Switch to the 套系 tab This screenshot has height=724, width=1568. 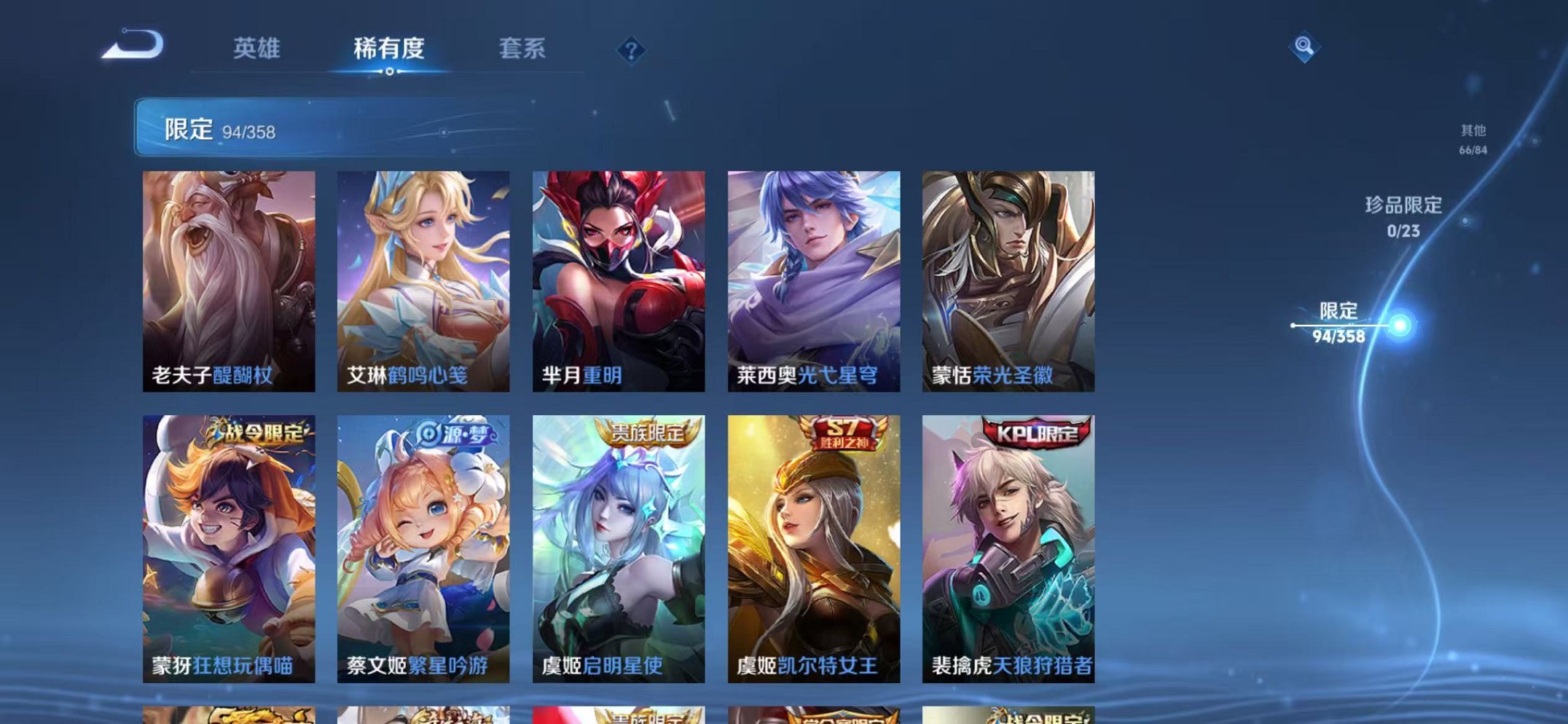[x=525, y=48]
